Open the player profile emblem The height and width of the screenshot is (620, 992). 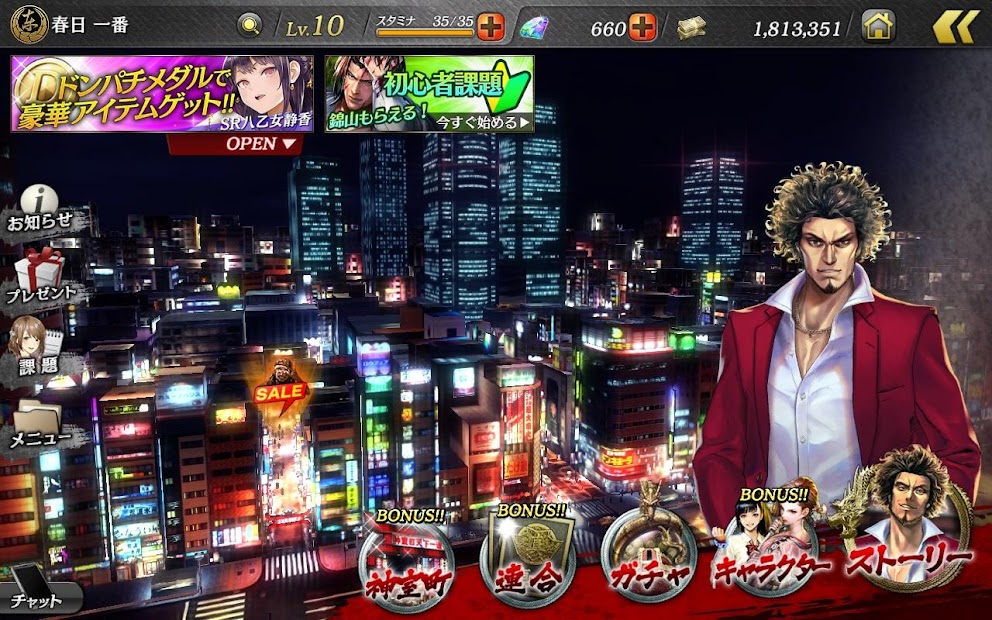28,25
